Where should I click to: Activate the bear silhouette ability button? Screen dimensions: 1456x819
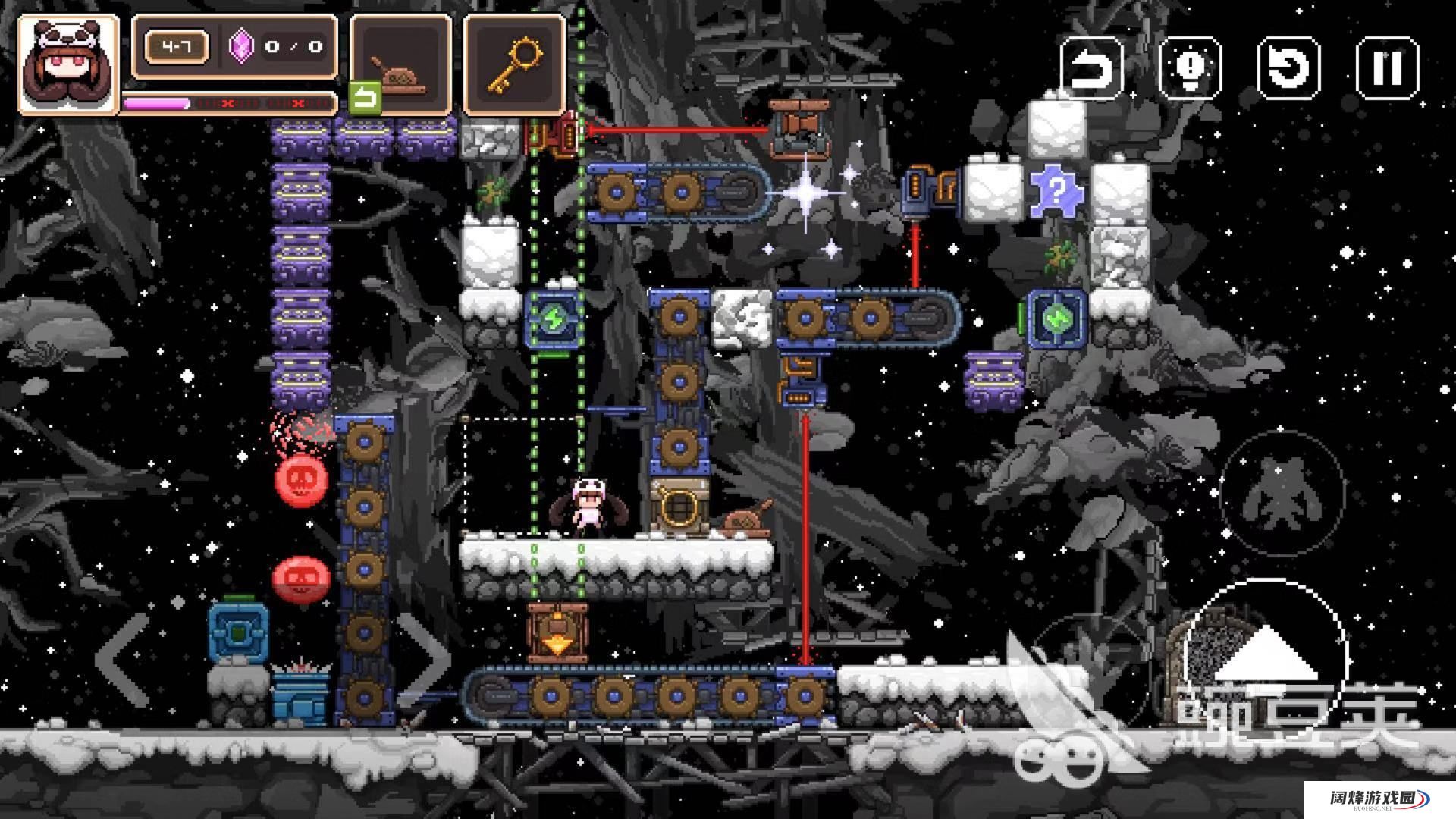[x=1281, y=493]
